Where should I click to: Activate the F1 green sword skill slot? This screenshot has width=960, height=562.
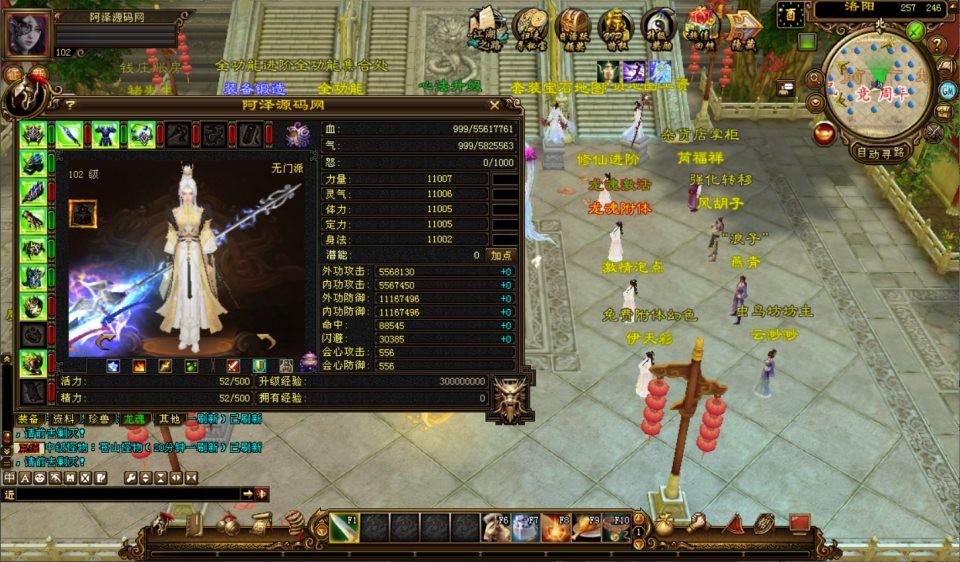pyautogui.click(x=344, y=526)
